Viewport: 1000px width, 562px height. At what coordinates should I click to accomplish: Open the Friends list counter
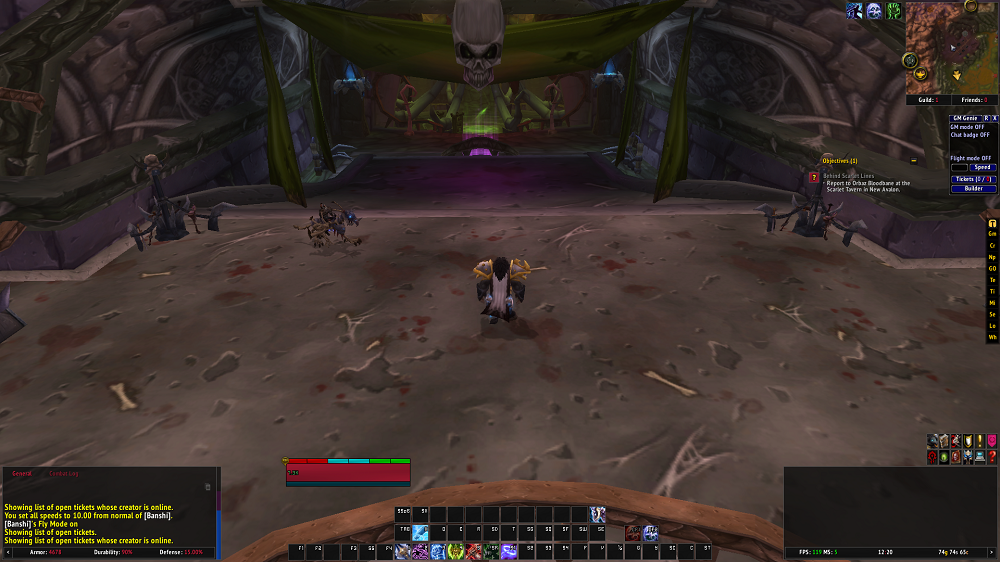point(975,100)
